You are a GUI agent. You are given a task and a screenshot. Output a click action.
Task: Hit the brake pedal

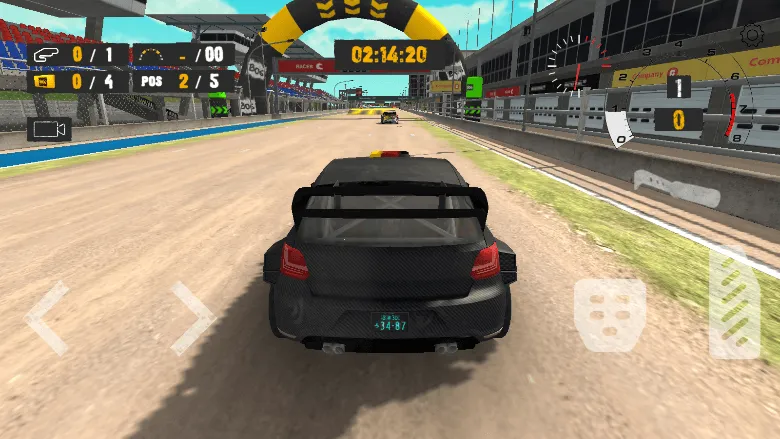(x=610, y=315)
